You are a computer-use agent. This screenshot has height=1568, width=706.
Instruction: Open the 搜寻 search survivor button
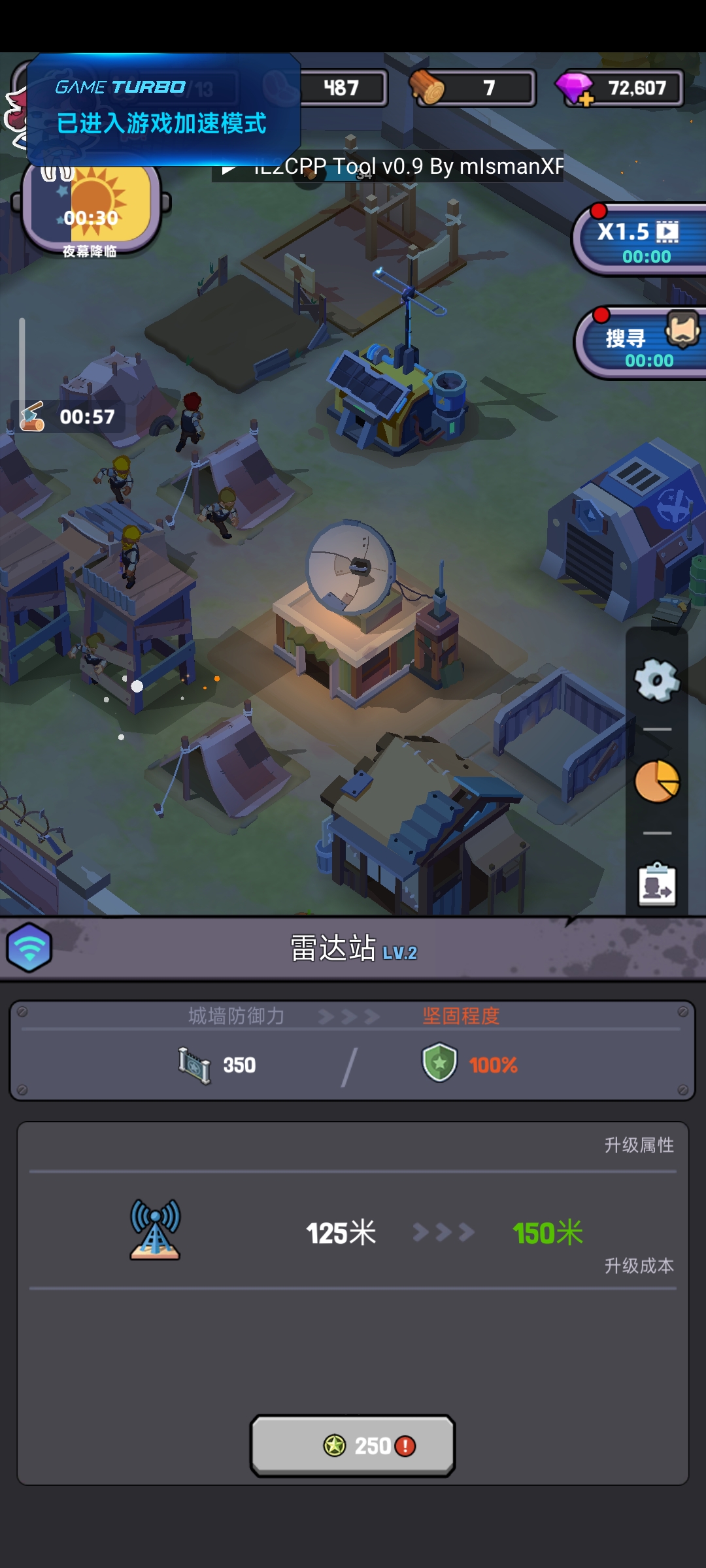tap(641, 344)
